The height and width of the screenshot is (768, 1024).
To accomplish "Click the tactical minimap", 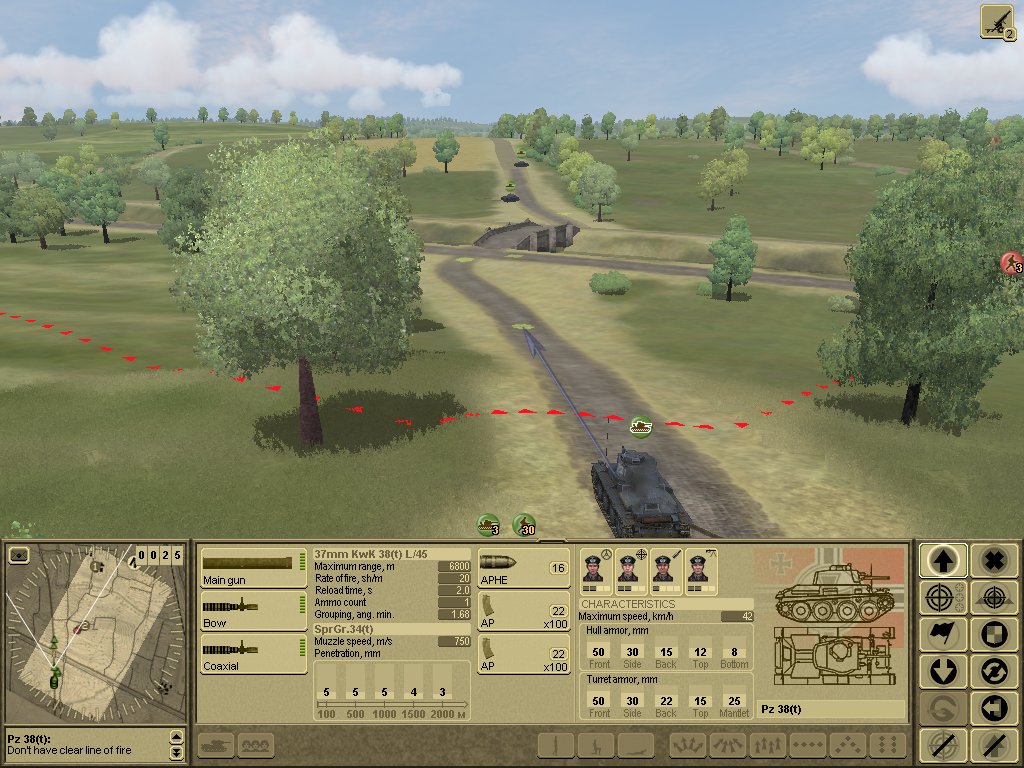I will pos(95,632).
